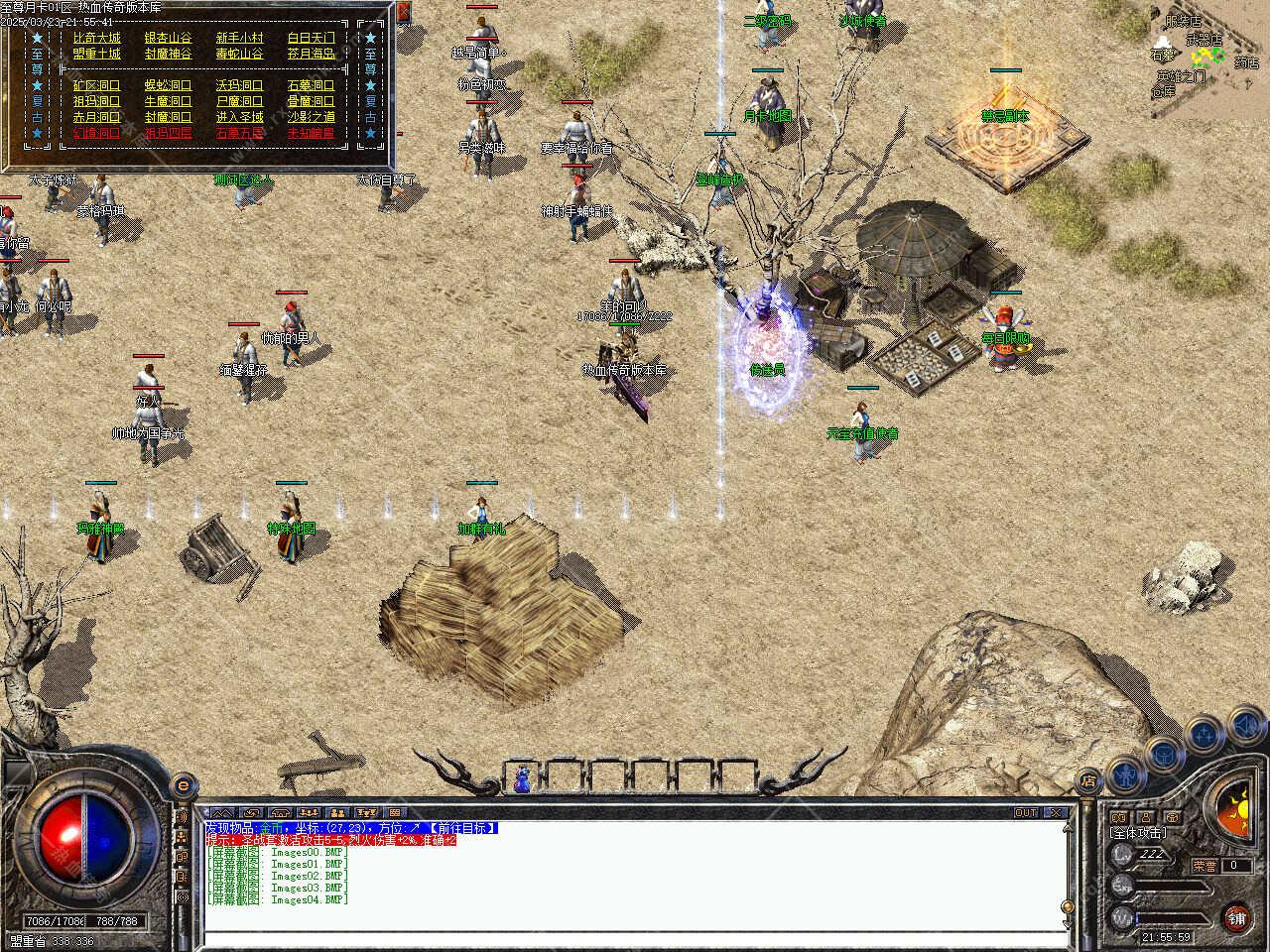Select the 银杏山谷 teleport link
1270x952 pixels.
tap(168, 38)
